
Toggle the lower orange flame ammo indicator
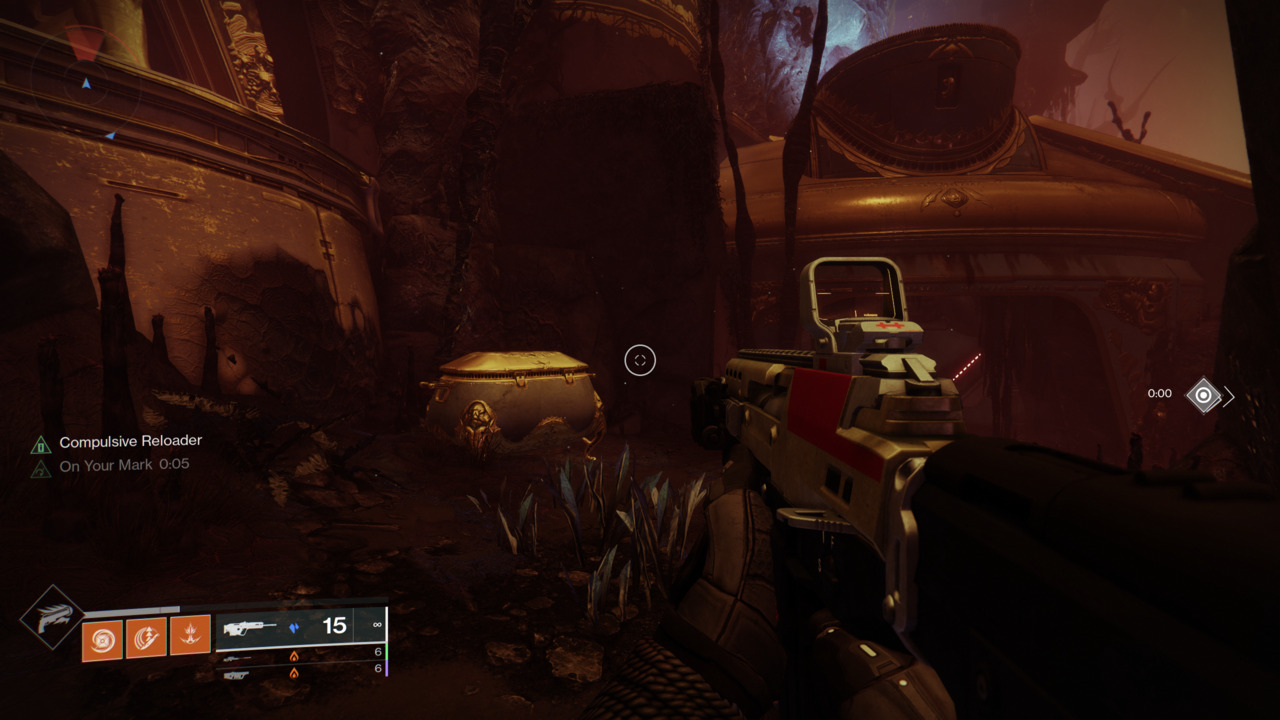(x=295, y=673)
